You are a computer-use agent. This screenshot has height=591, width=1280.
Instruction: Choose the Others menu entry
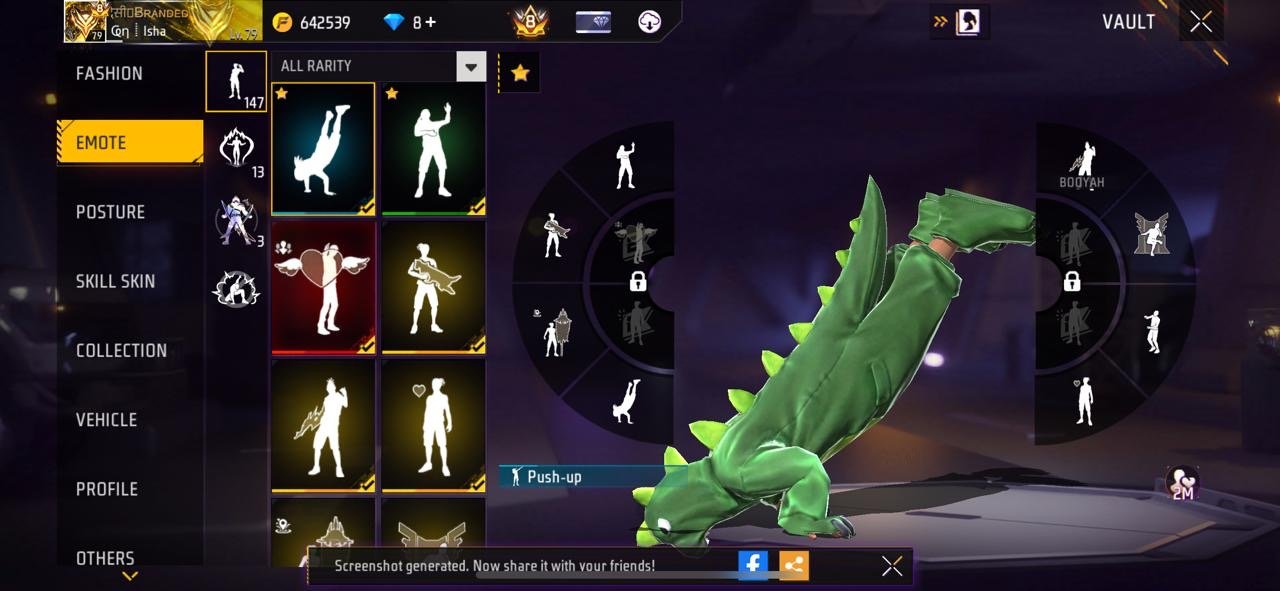tap(105, 557)
